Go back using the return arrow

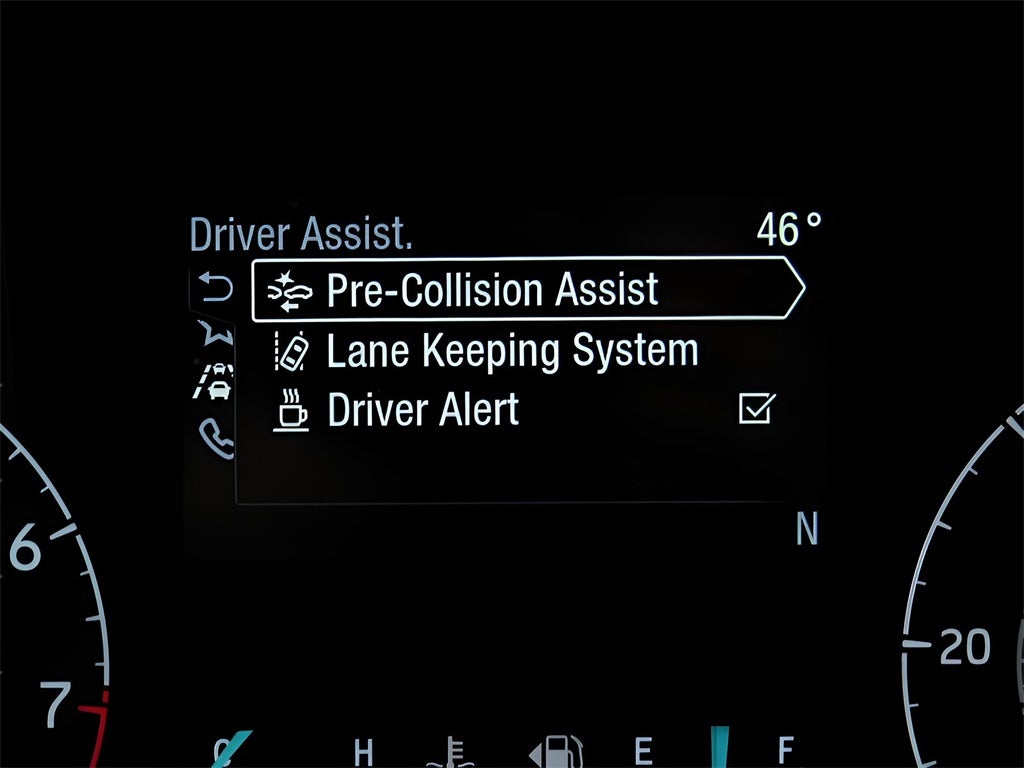tap(215, 289)
